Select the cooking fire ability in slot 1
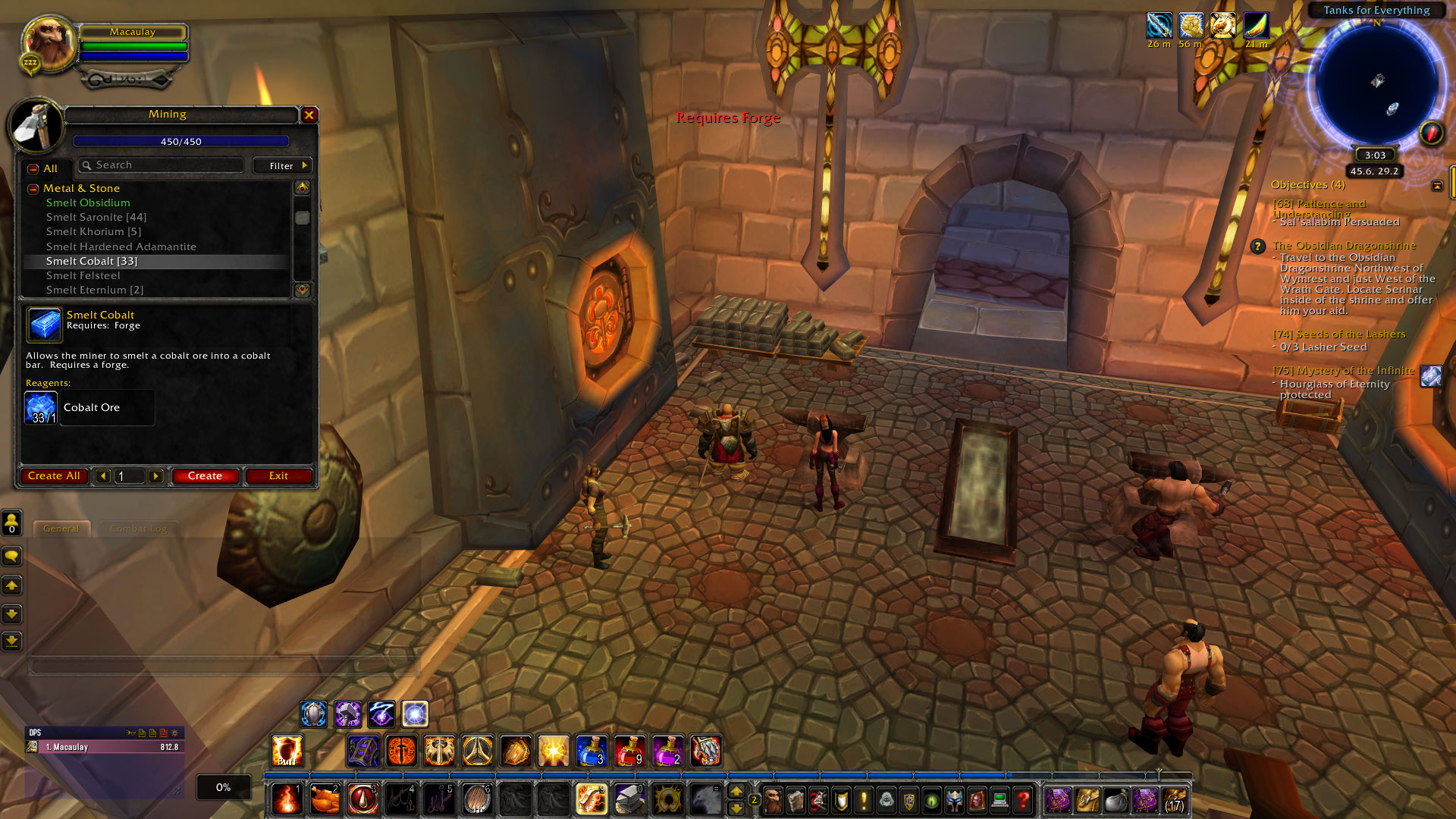1456x819 pixels. click(287, 800)
